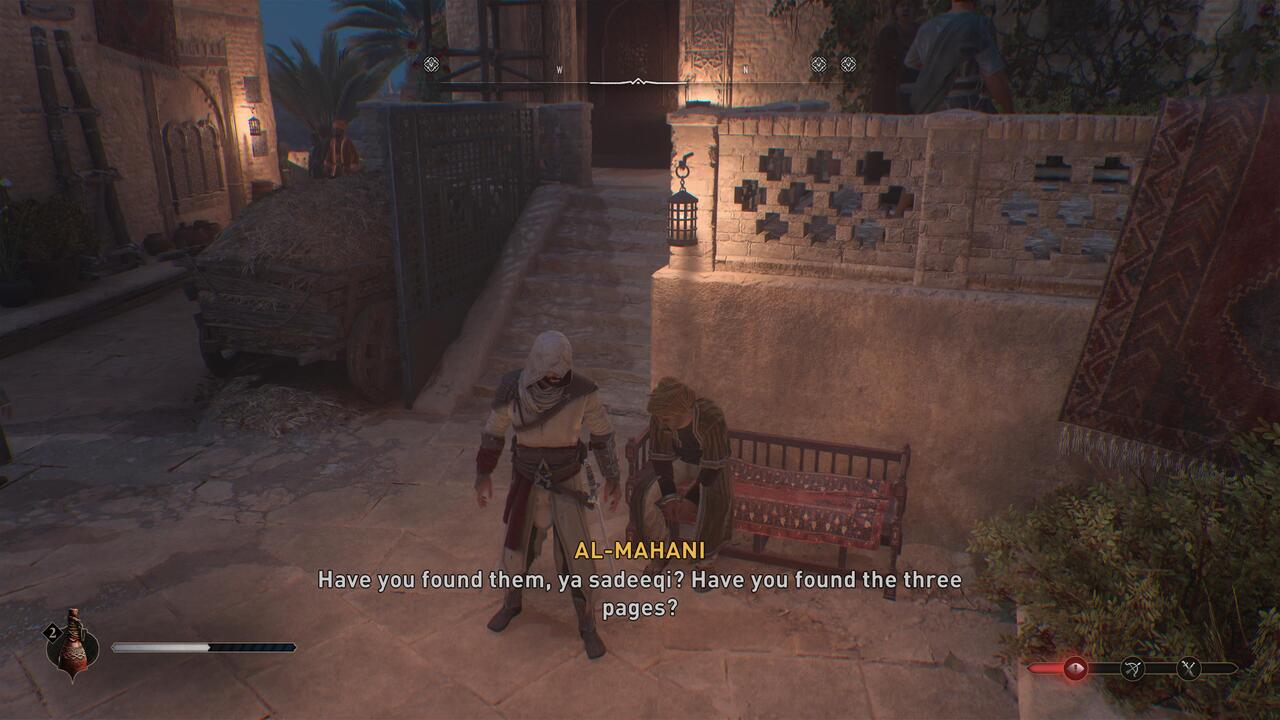Image resolution: width=1280 pixels, height=720 pixels.
Task: Select the sword tool icon
Action: [x=1188, y=668]
